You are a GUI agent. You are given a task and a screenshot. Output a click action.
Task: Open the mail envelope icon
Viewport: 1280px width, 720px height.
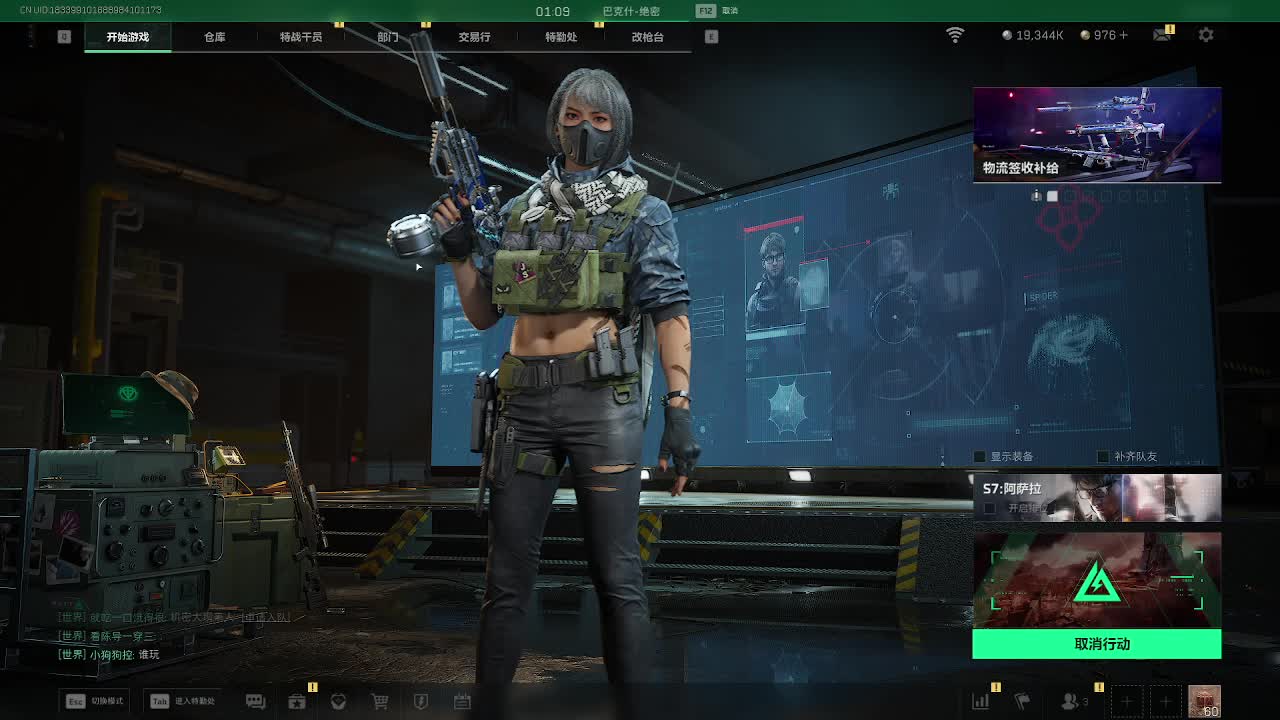pos(1162,35)
